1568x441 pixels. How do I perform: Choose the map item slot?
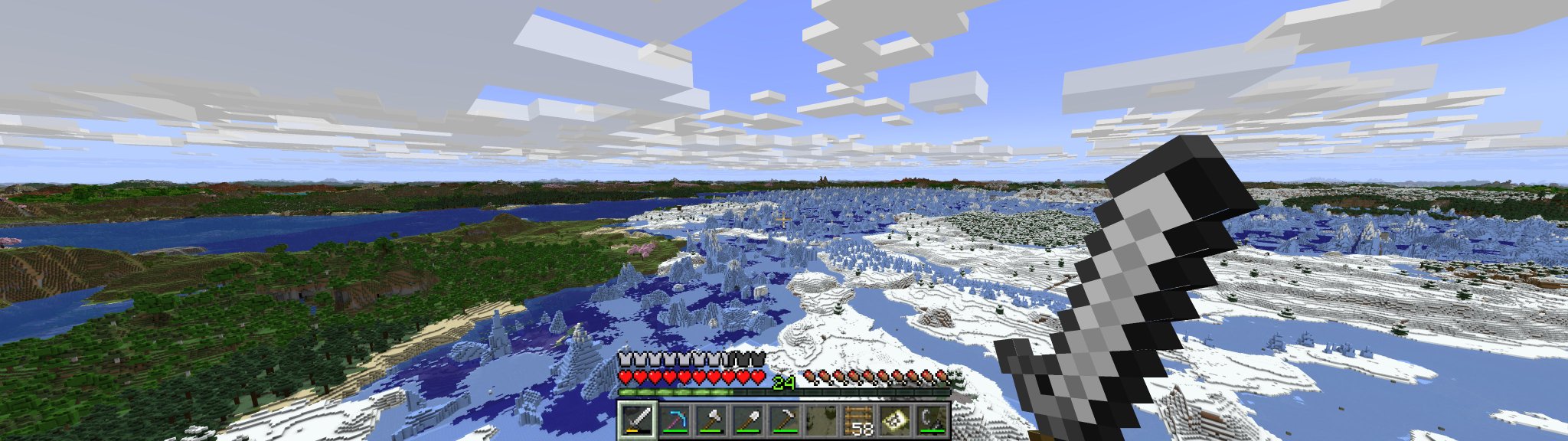tap(894, 420)
